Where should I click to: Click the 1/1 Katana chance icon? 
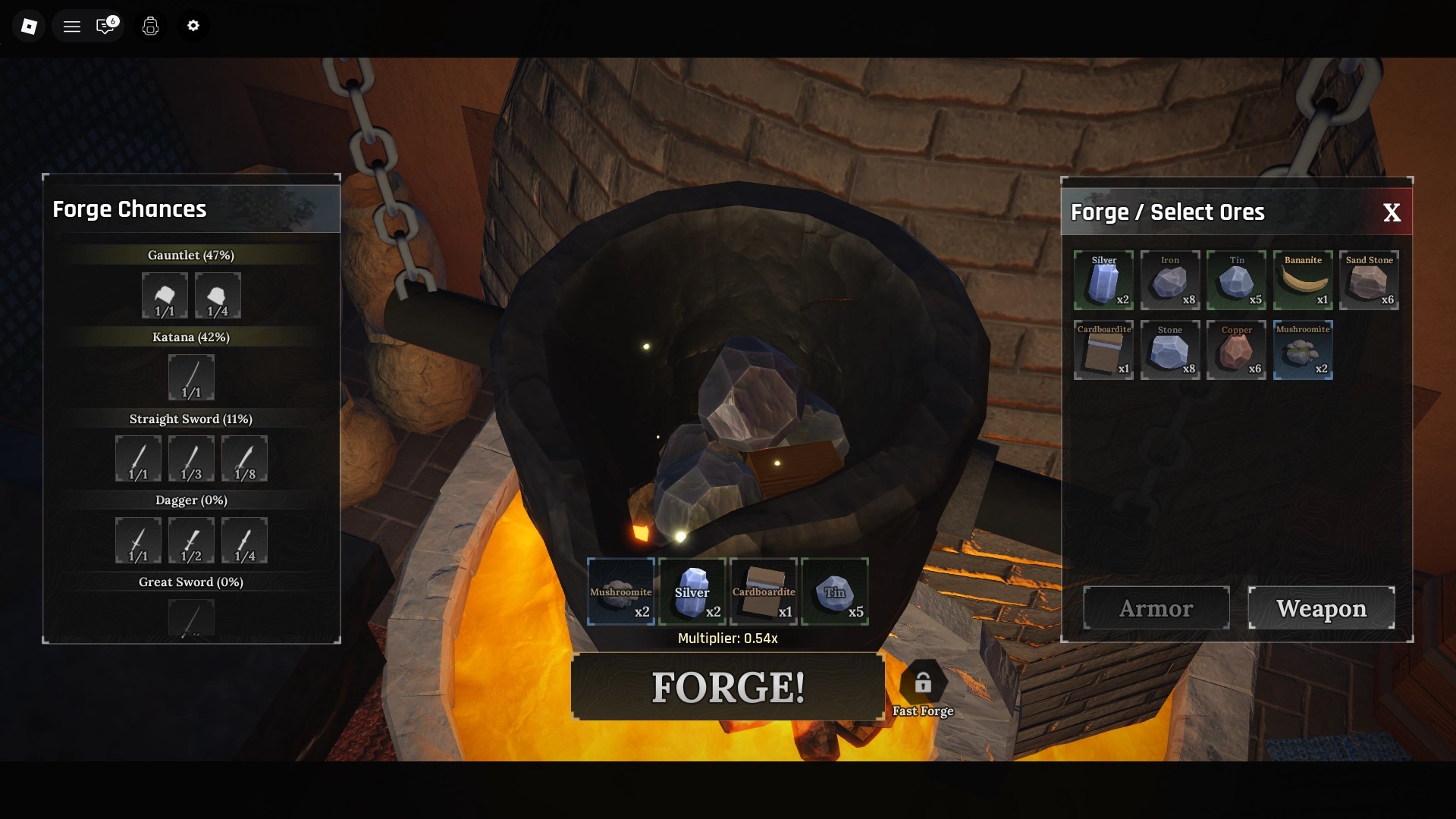(x=191, y=377)
